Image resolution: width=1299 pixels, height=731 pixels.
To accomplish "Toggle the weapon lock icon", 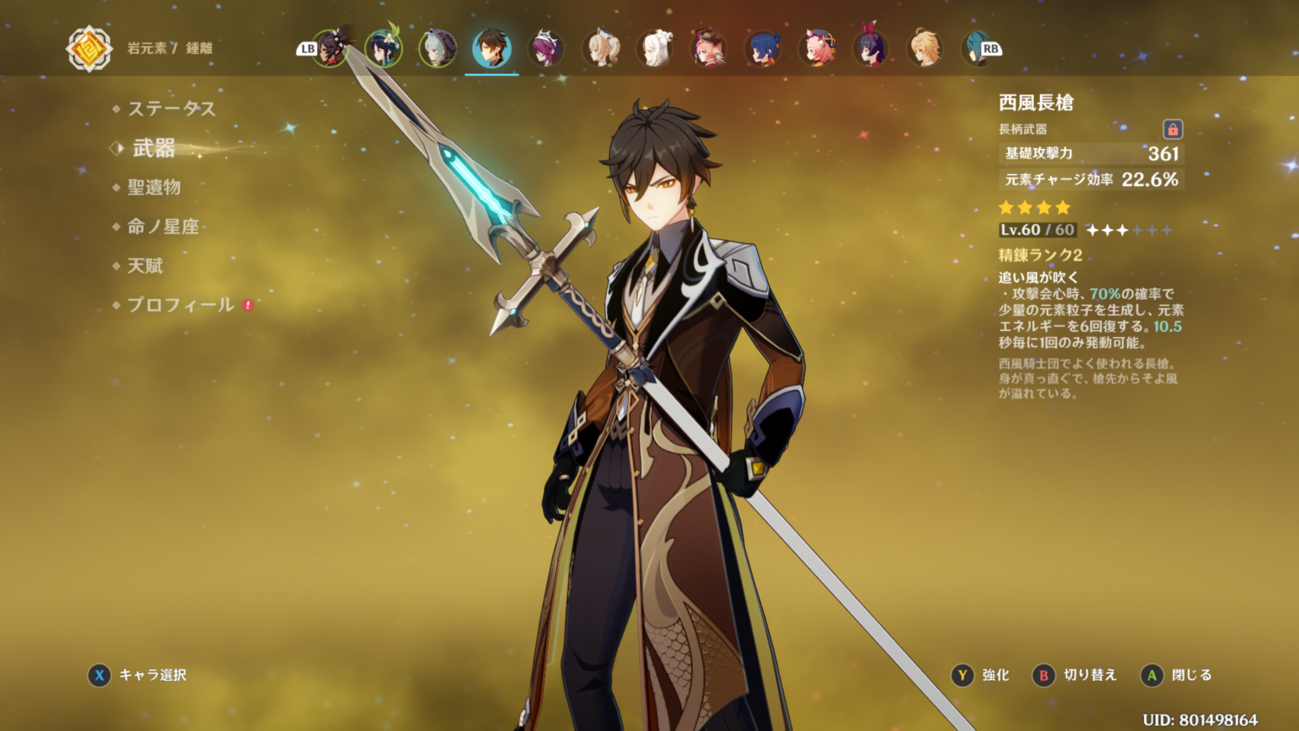I will click(1172, 129).
